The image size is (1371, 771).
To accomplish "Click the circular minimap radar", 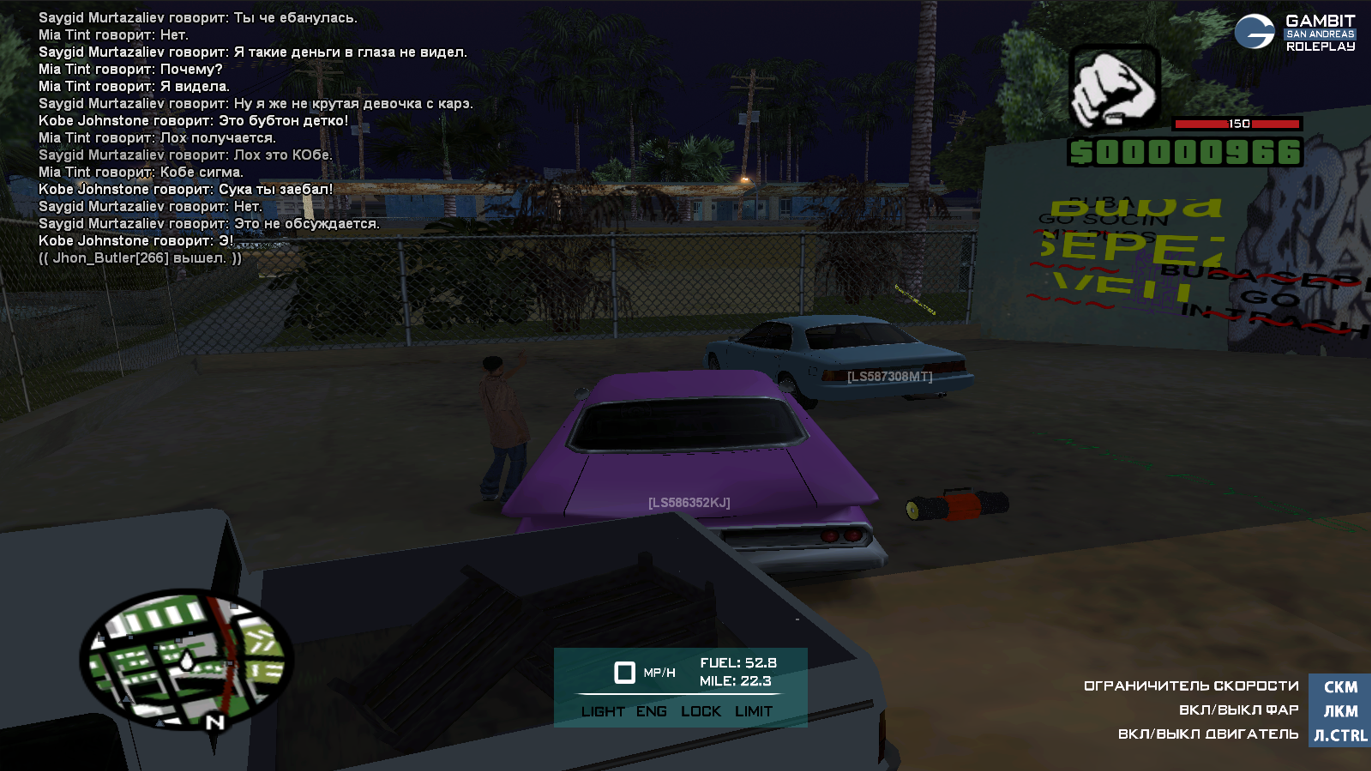I will click(x=186, y=660).
